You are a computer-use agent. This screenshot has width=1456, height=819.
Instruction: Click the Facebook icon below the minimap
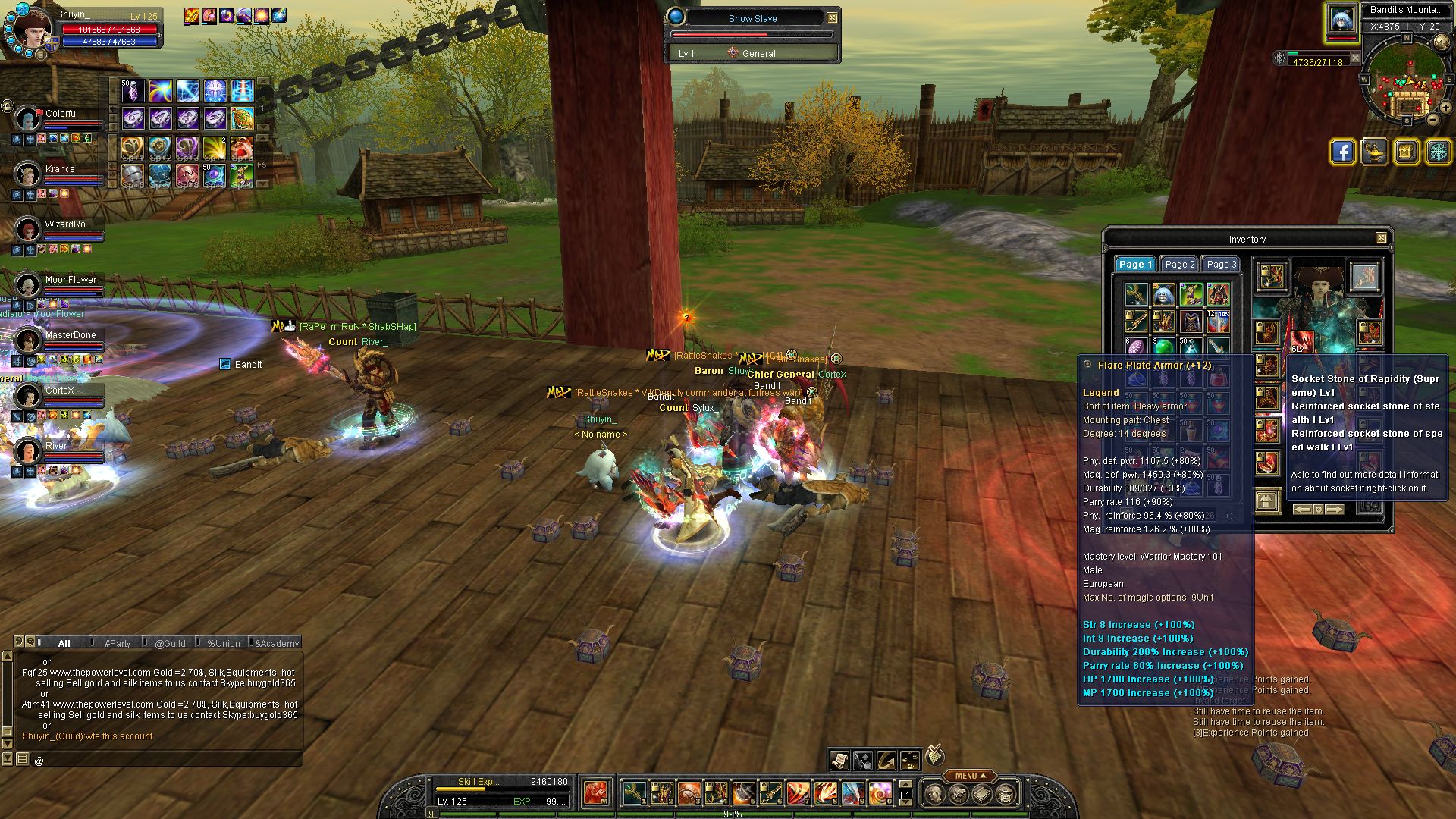1342,151
